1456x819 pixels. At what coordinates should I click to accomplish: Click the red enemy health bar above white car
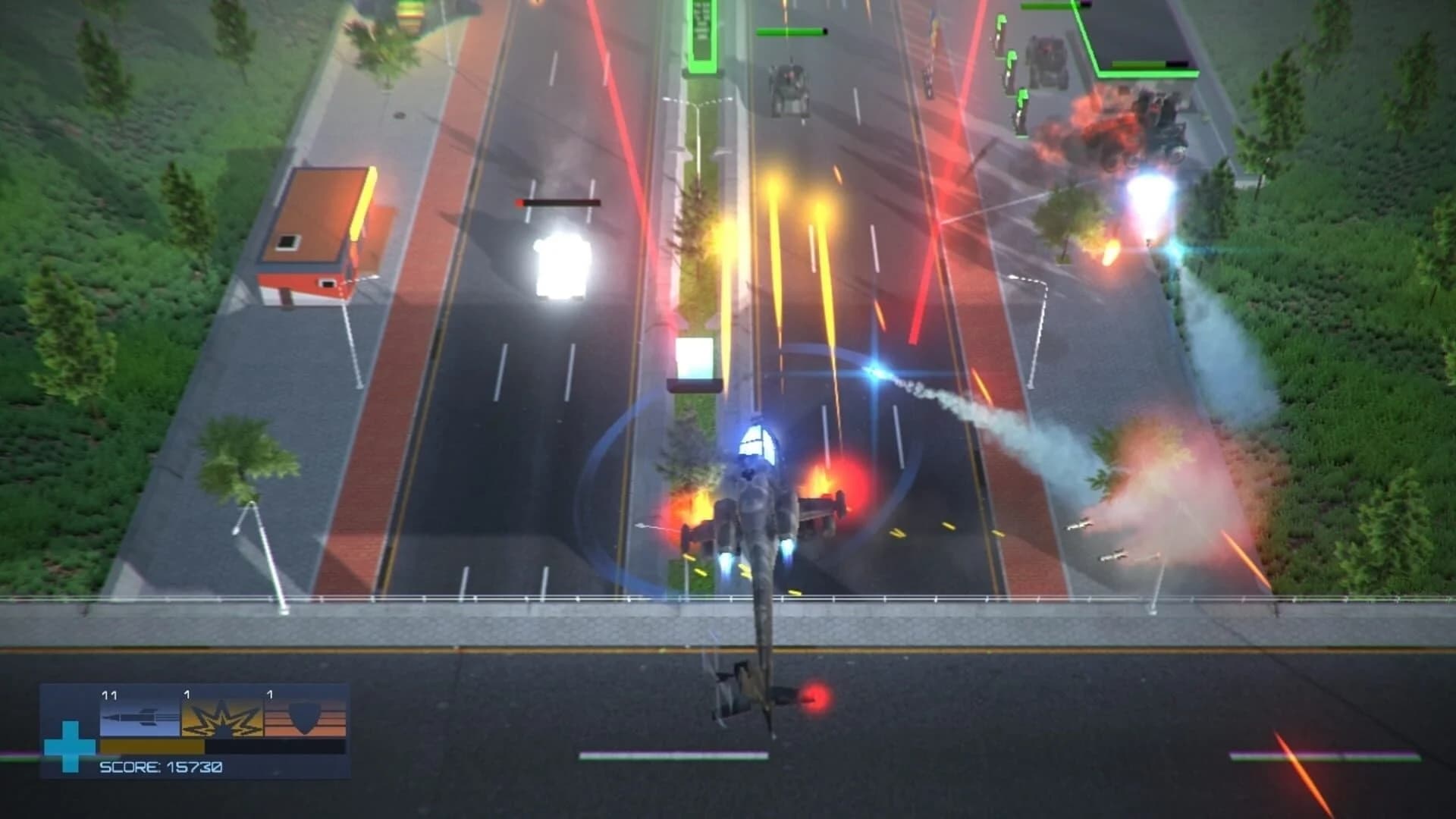pyautogui.click(x=558, y=202)
